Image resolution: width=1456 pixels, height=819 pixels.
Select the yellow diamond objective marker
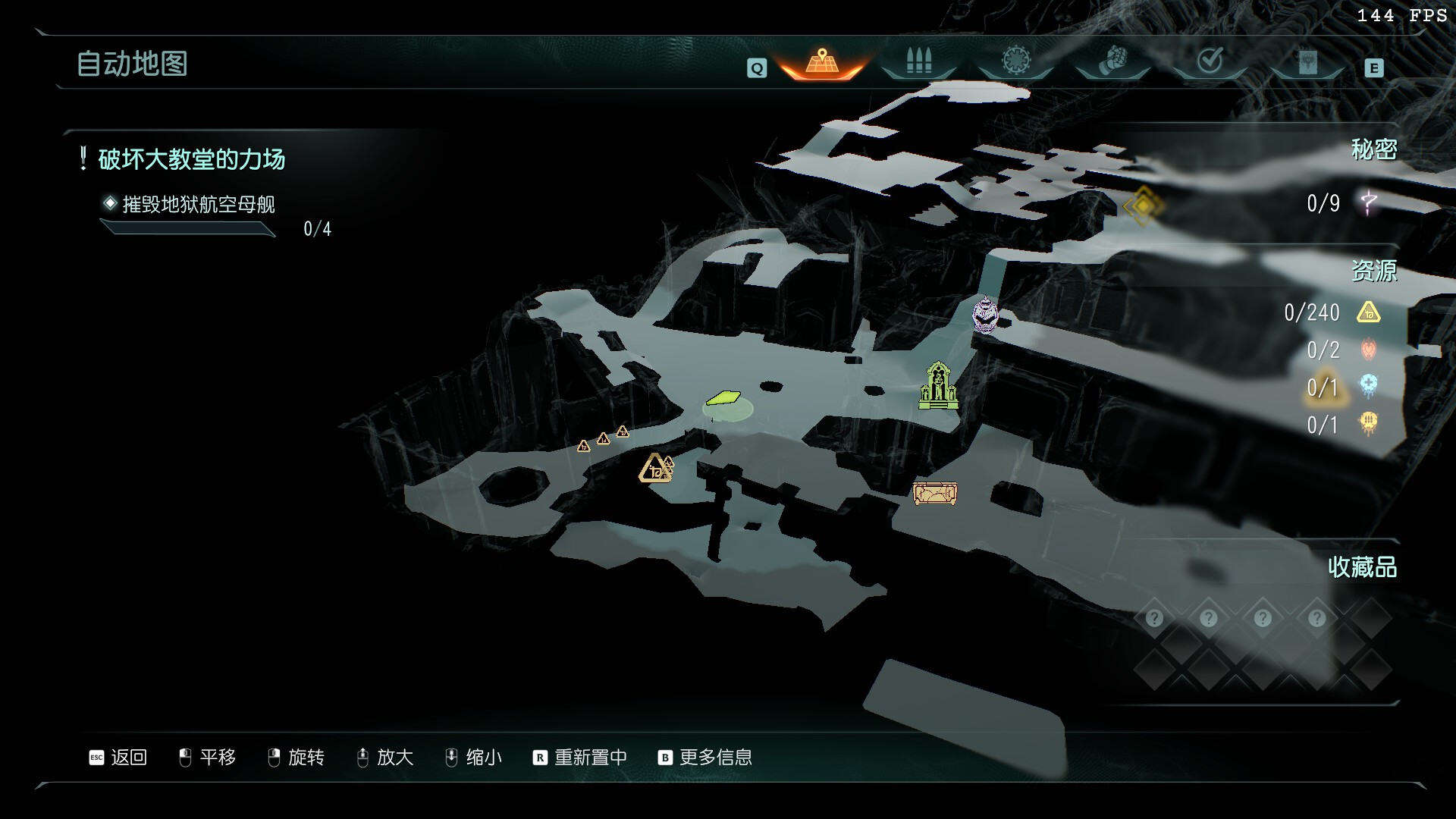click(x=1143, y=205)
